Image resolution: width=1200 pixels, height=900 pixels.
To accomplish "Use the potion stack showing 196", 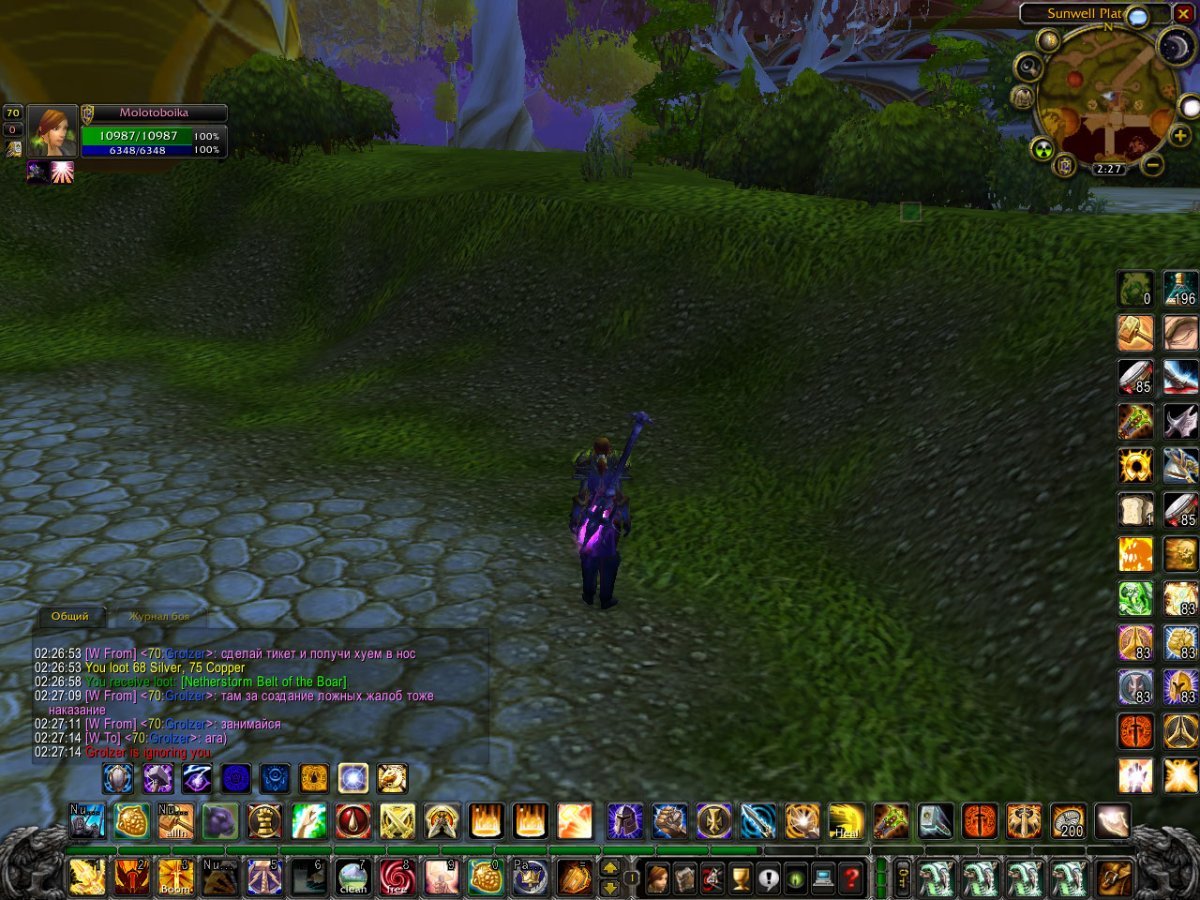I will [1181, 289].
